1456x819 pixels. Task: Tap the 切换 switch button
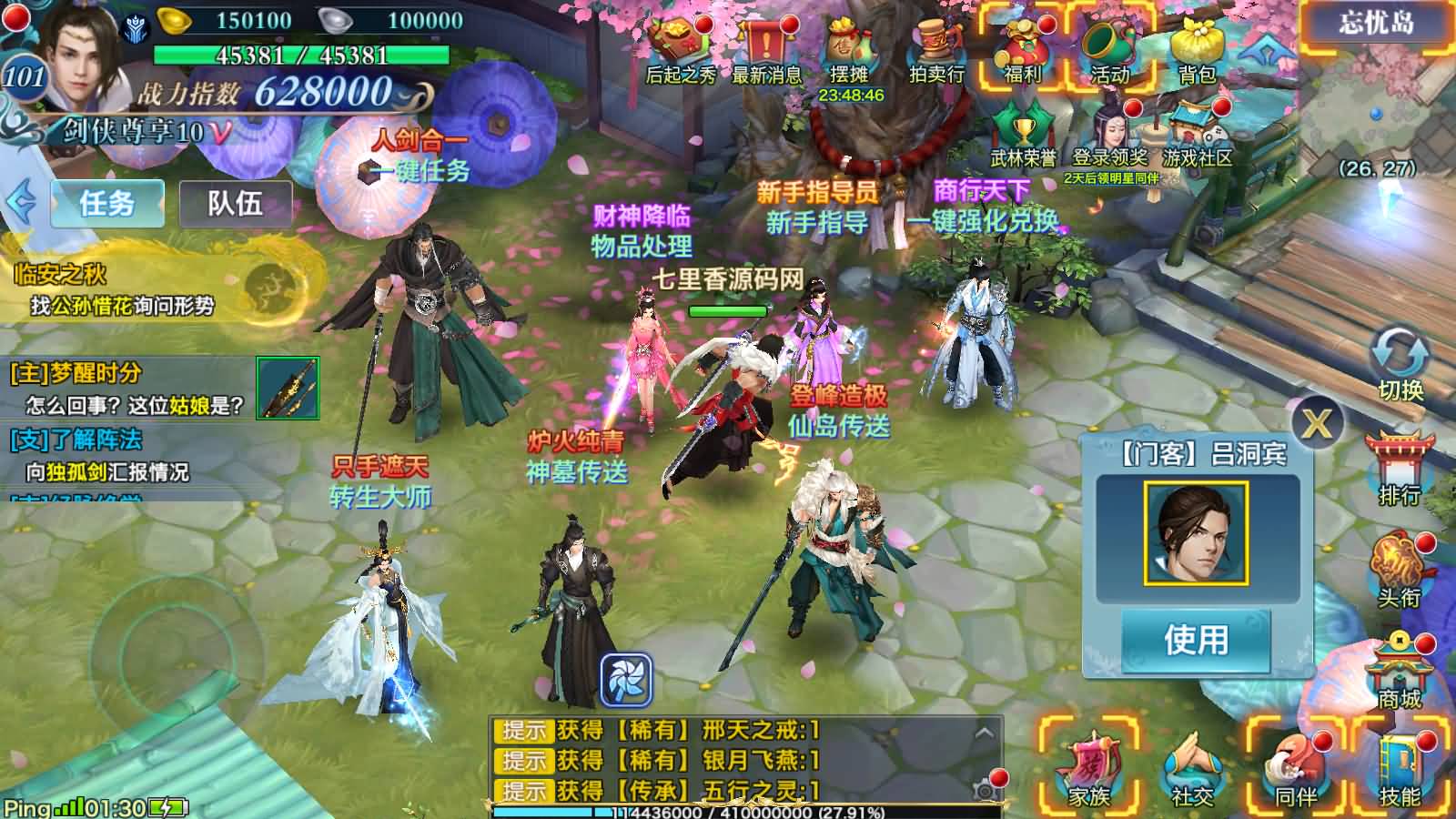(x=1400, y=364)
